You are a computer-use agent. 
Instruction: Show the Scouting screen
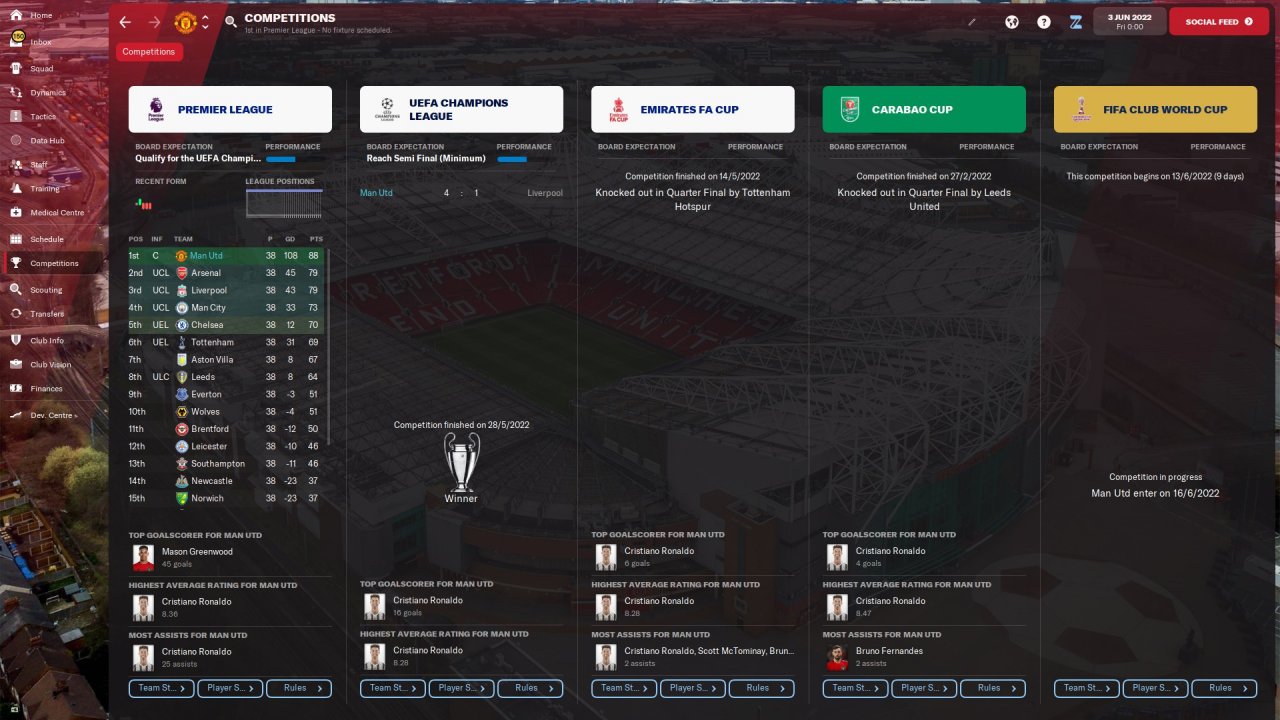click(45, 290)
